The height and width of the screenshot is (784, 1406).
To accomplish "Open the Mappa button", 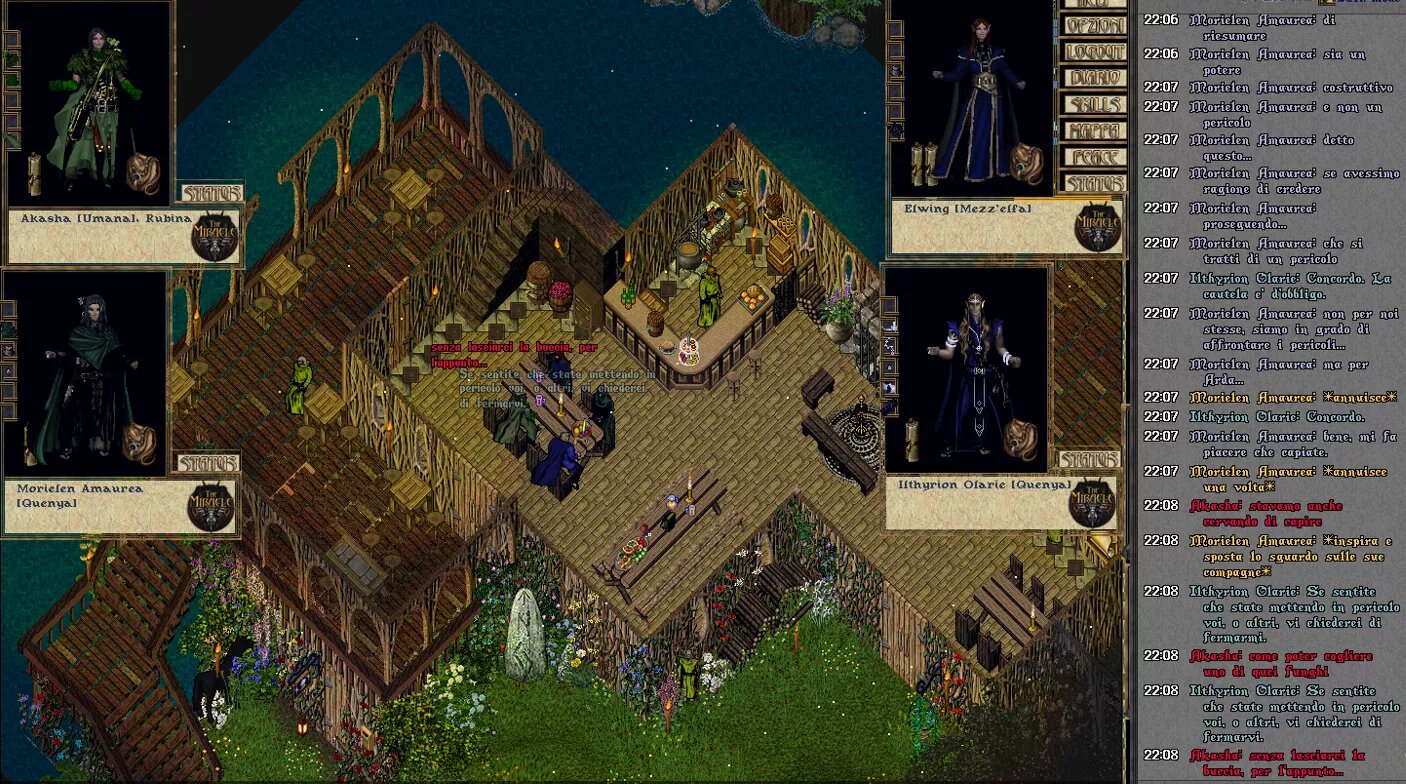I will tap(1094, 130).
